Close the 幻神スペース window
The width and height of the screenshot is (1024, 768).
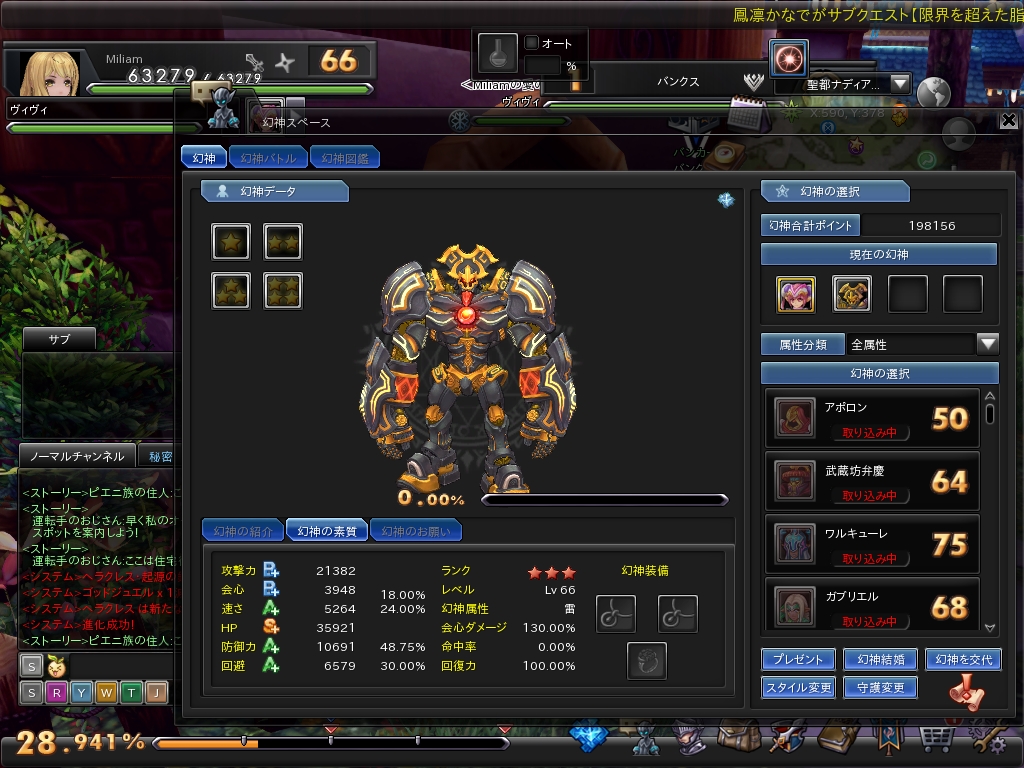pyautogui.click(x=1008, y=121)
